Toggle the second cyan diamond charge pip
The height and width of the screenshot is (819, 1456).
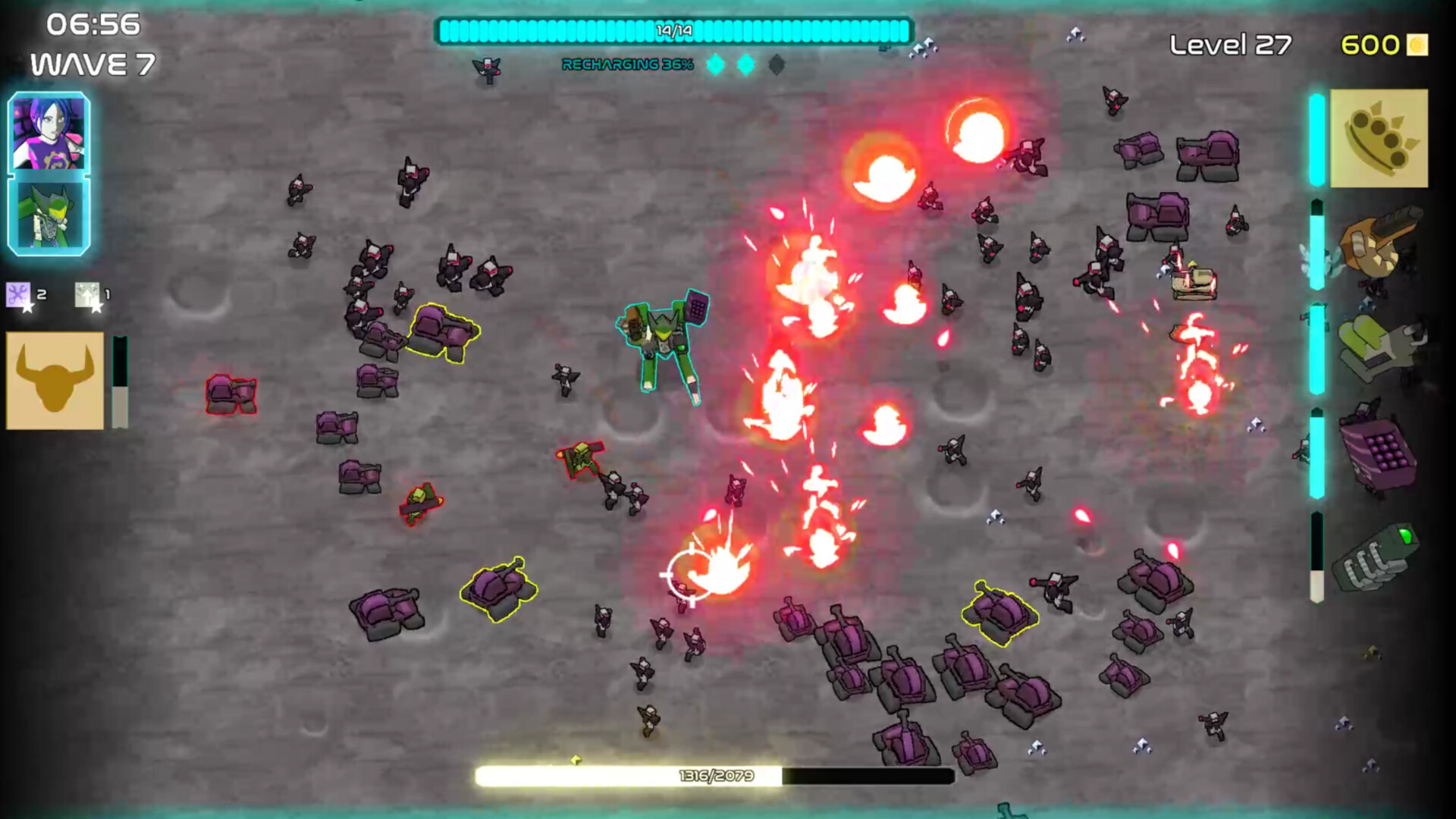pos(747,65)
